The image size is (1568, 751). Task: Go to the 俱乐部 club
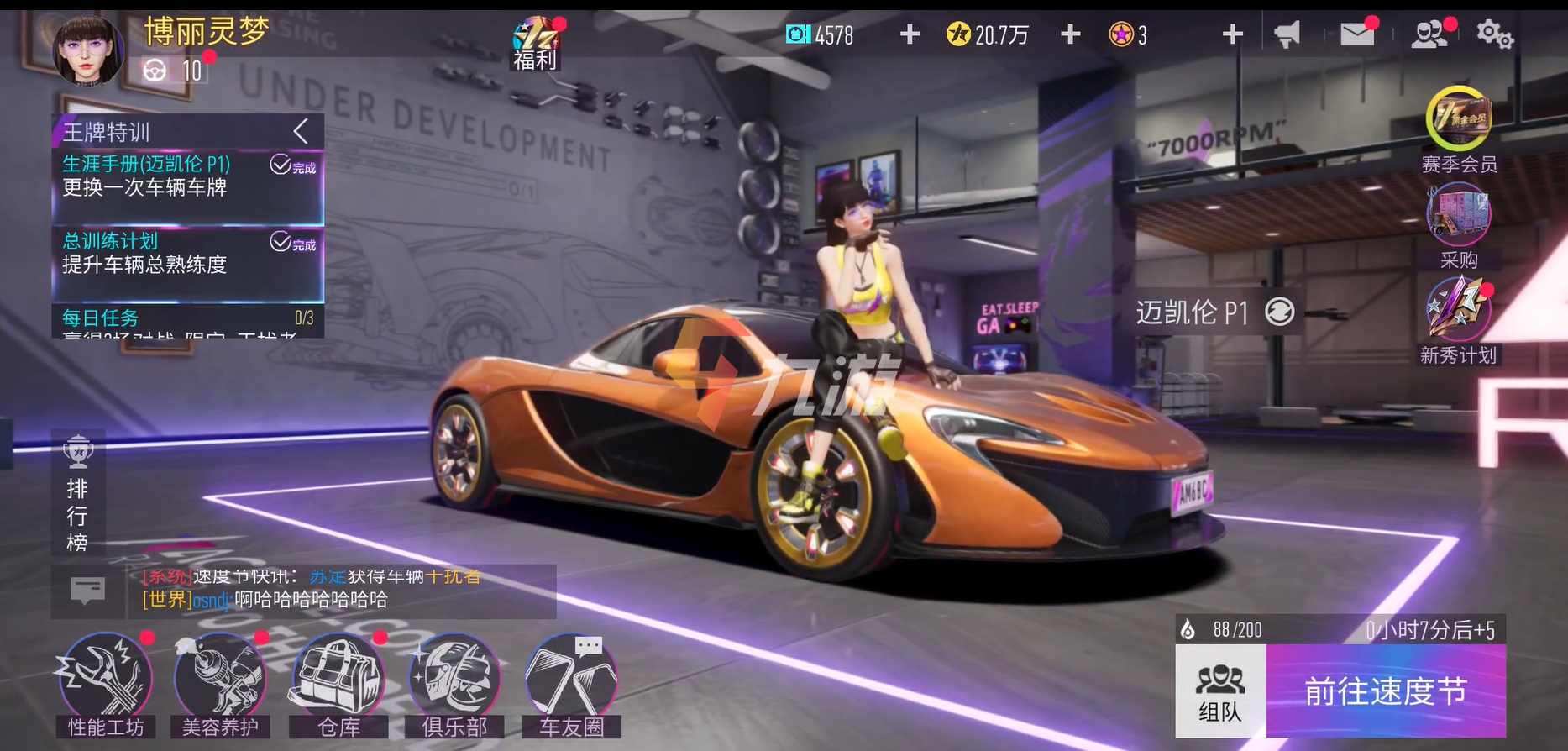(x=454, y=685)
